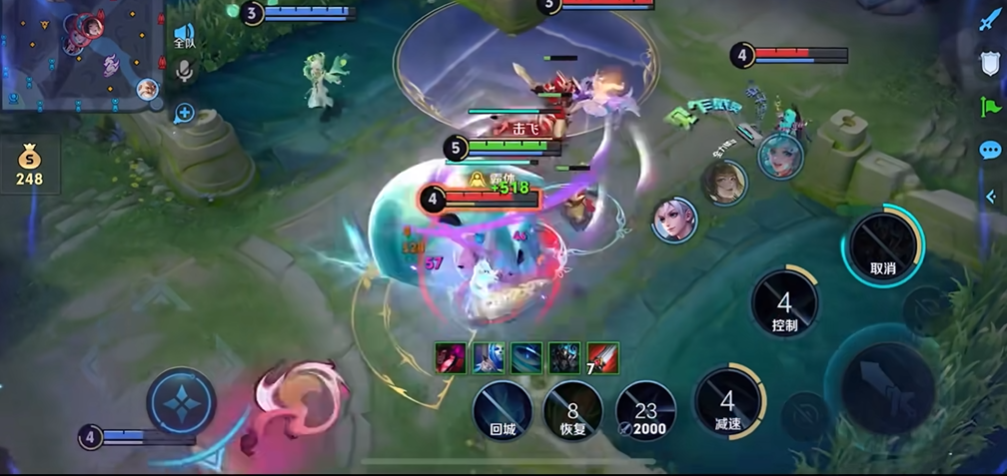This screenshot has width=1007, height=476.
Task: Toggle the team voice speaker (全队)
Action: click(x=184, y=37)
